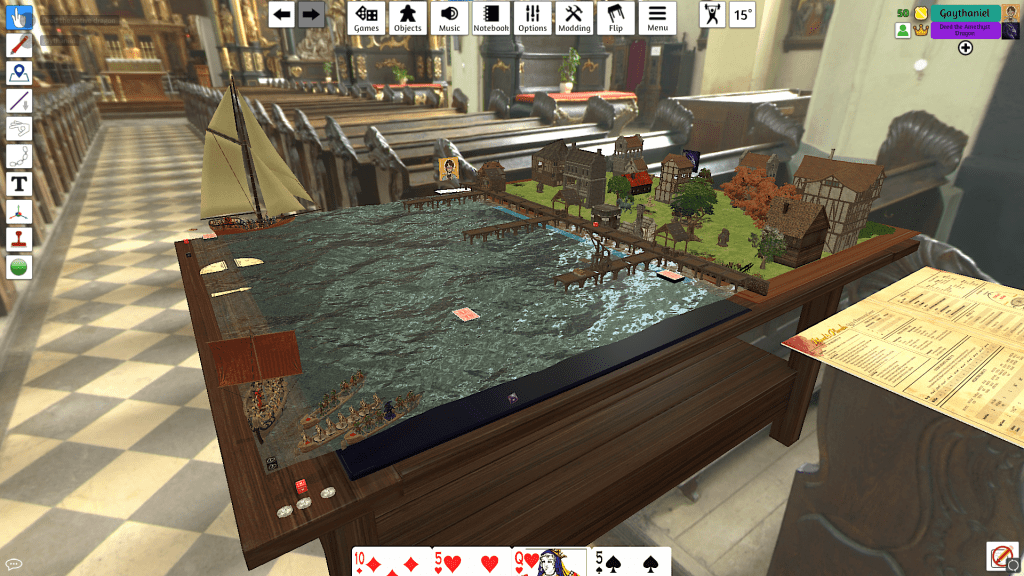The image size is (1024, 576).
Task: Open the Notebook
Action: point(491,17)
